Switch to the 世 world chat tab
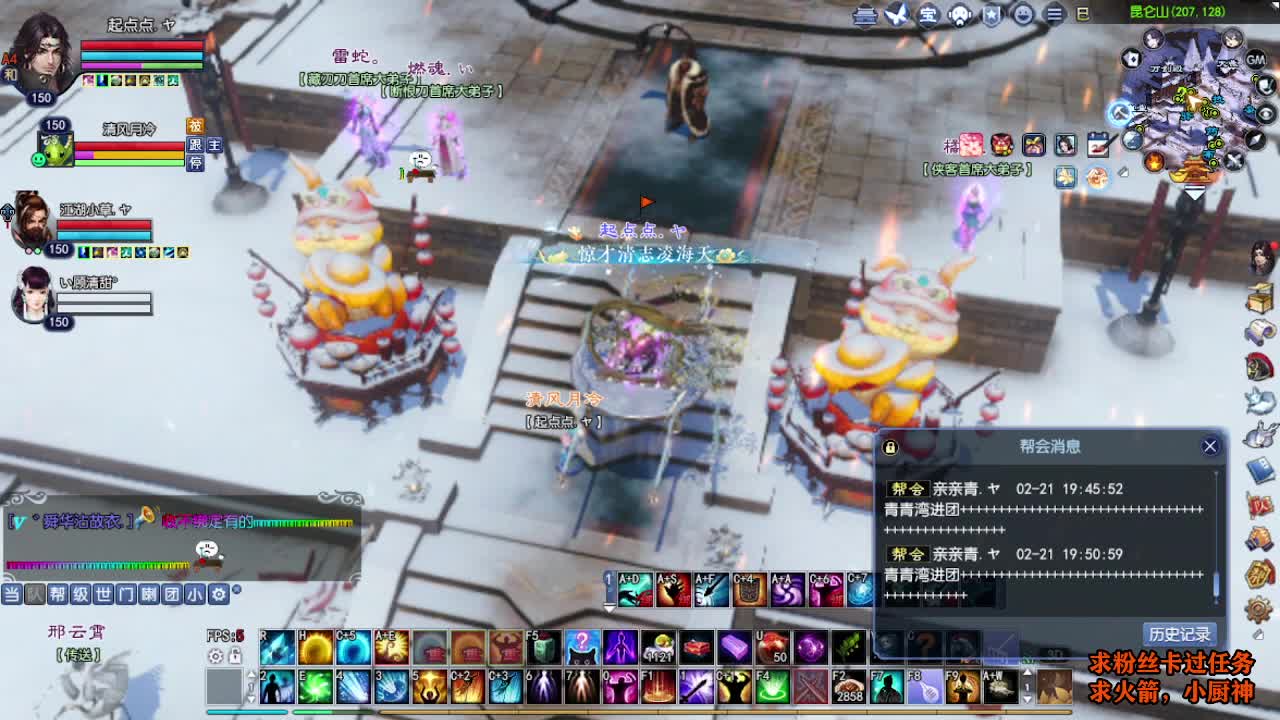1280x720 pixels. click(103, 593)
